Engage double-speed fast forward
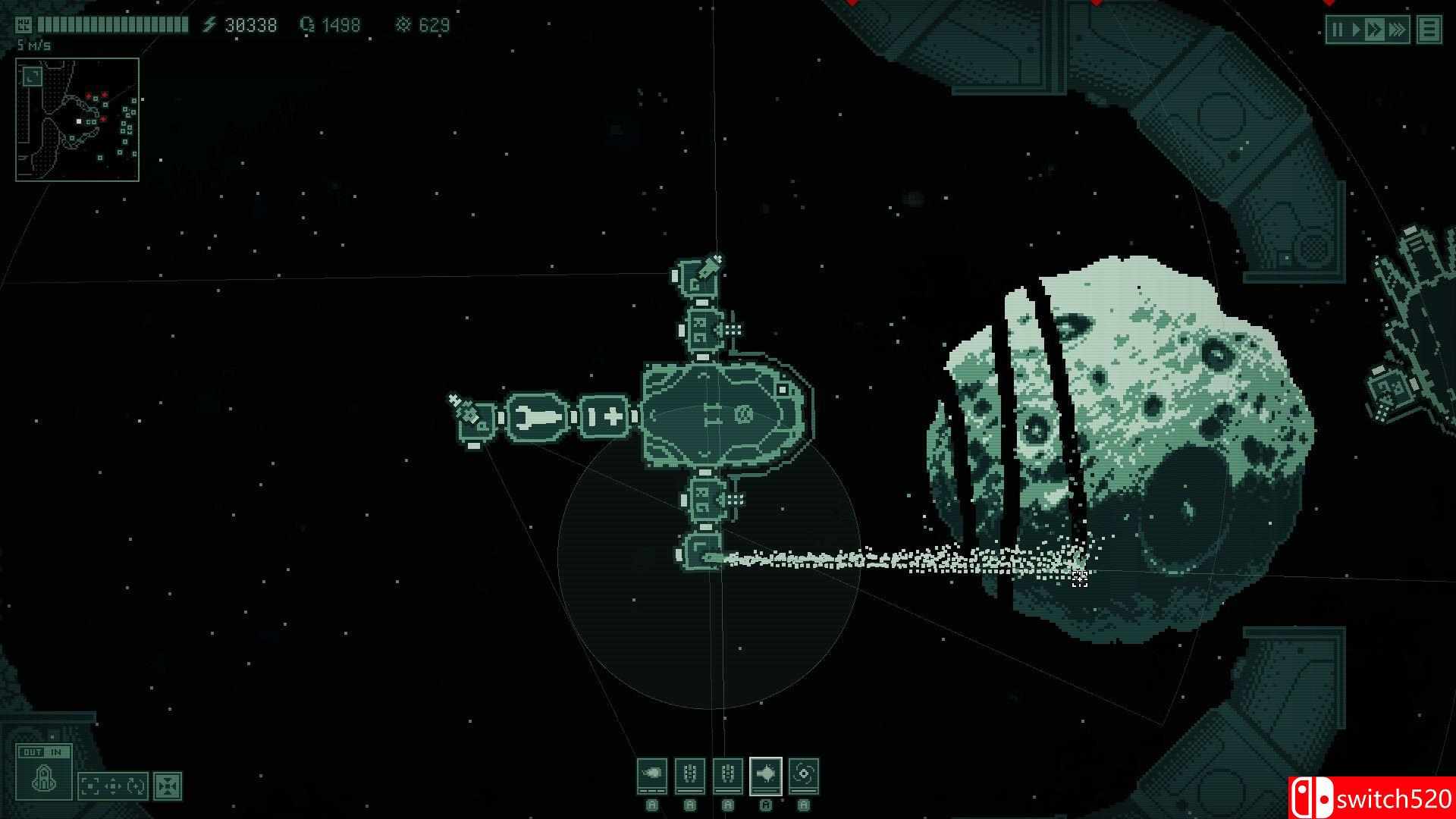Image resolution: width=1456 pixels, height=819 pixels. 1374,29
